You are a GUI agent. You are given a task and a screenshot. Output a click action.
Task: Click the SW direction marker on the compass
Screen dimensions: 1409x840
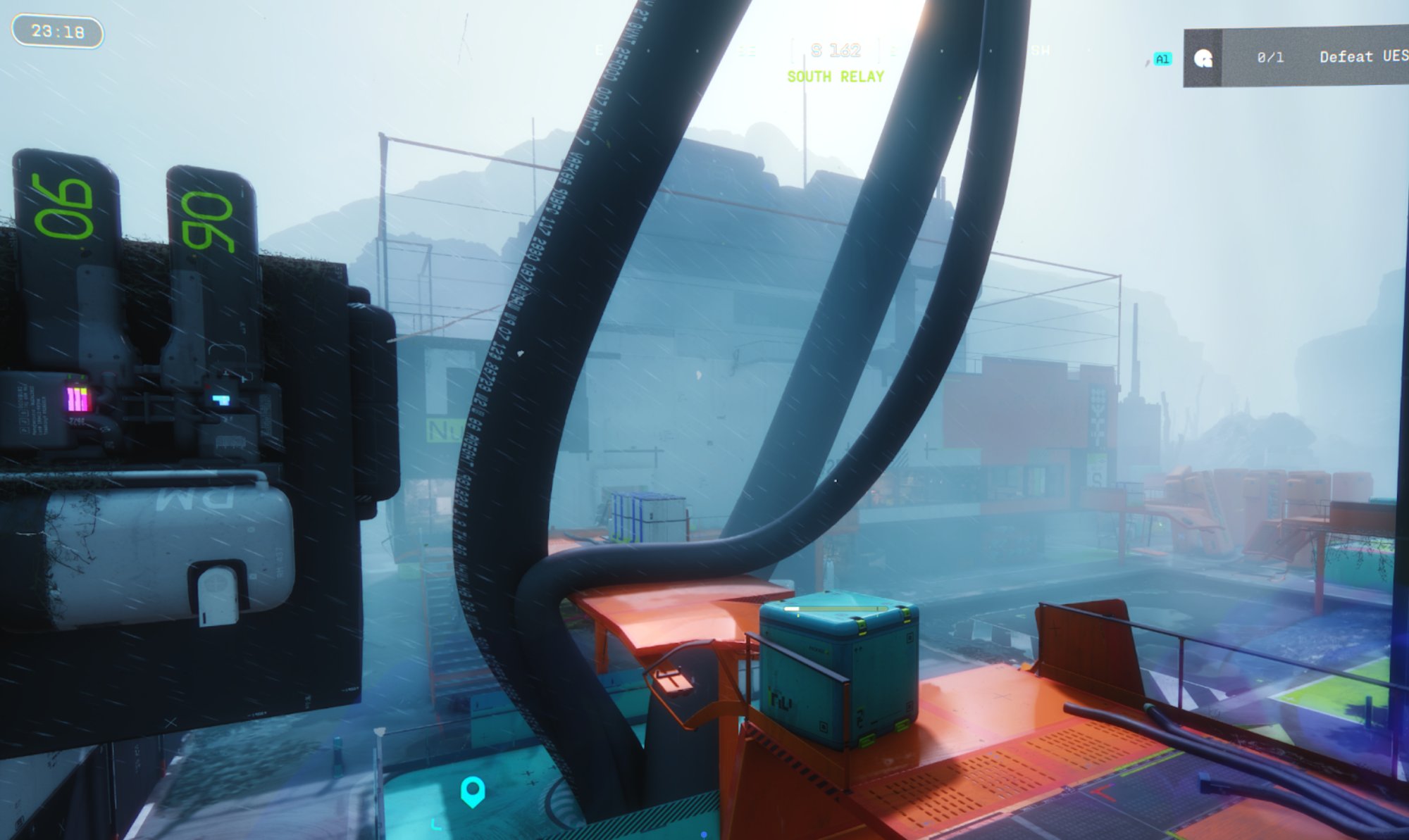pyautogui.click(x=1041, y=51)
